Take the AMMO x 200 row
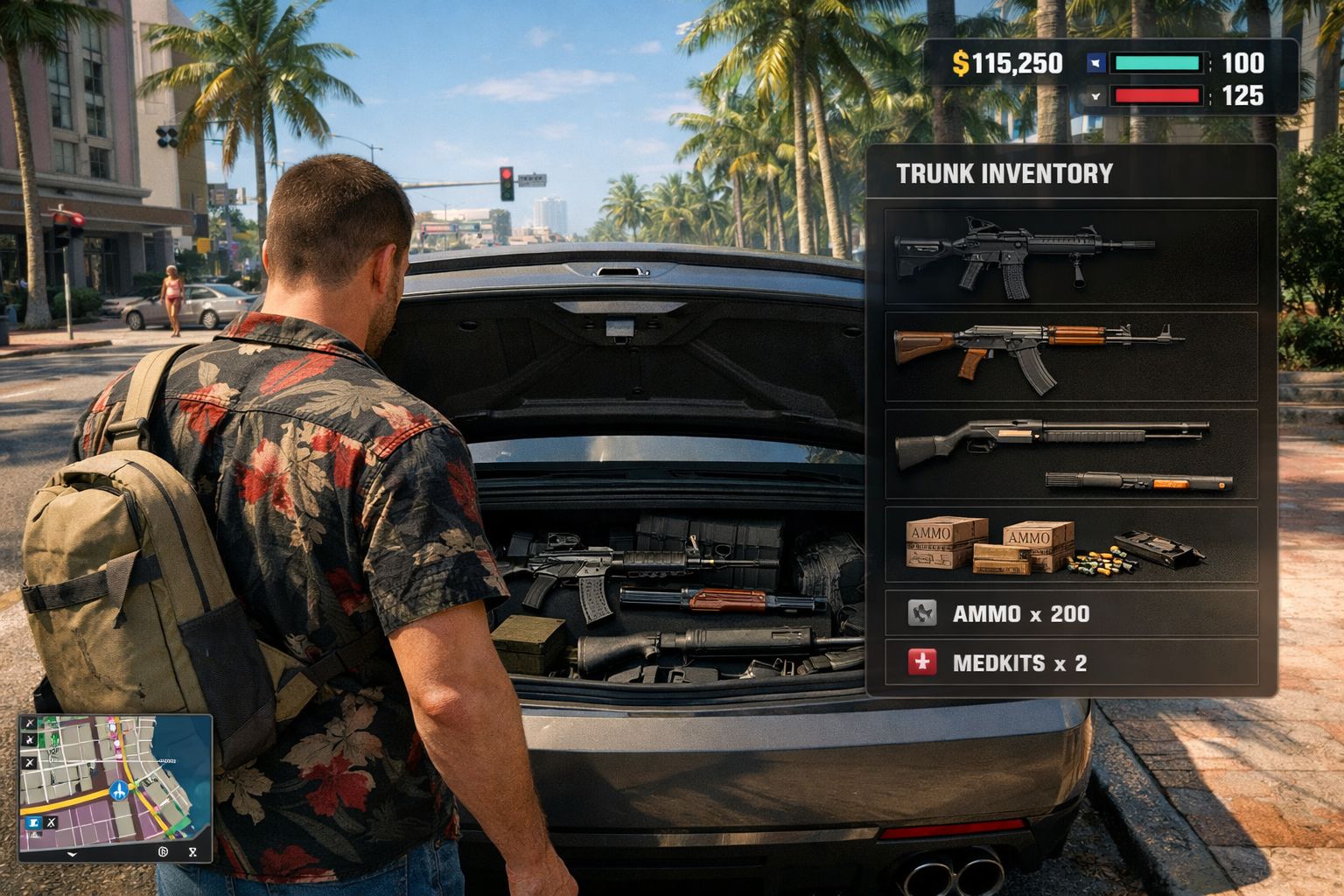The image size is (1344, 896). click(1070, 613)
